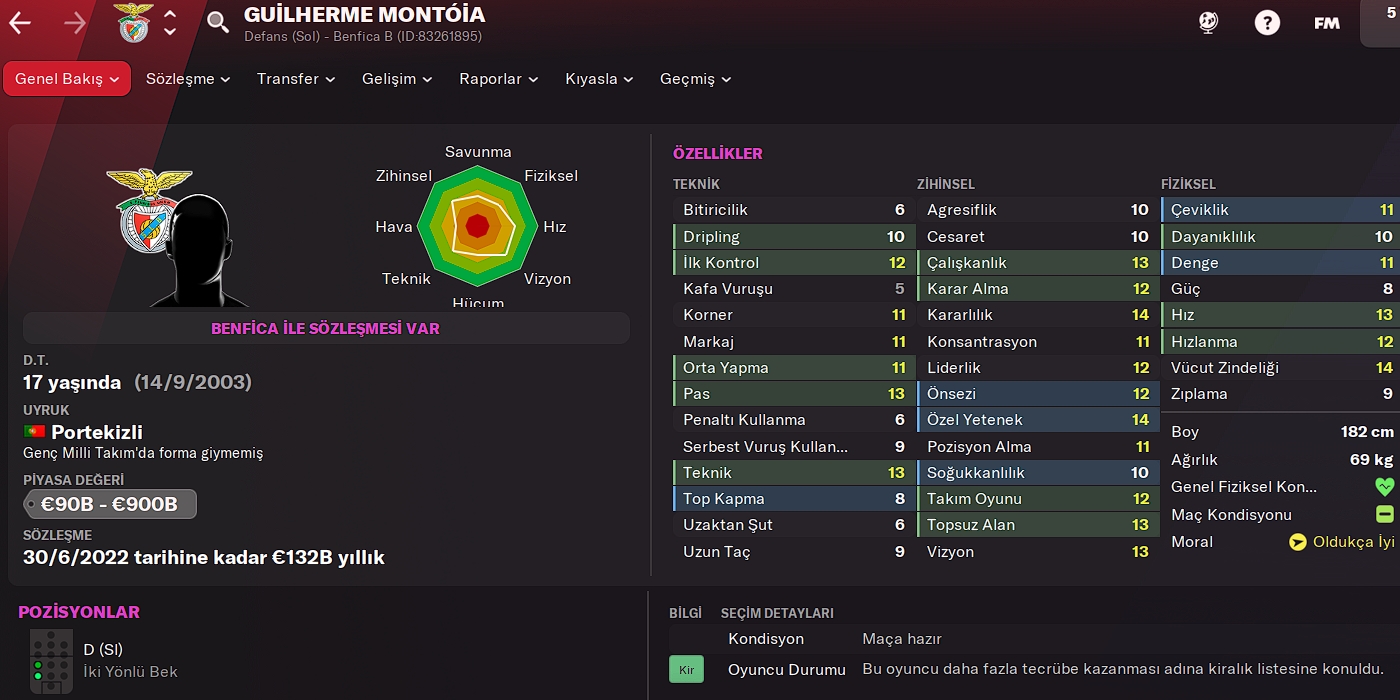Open the search magnifier icon
The image size is (1400, 700).
[x=218, y=22]
